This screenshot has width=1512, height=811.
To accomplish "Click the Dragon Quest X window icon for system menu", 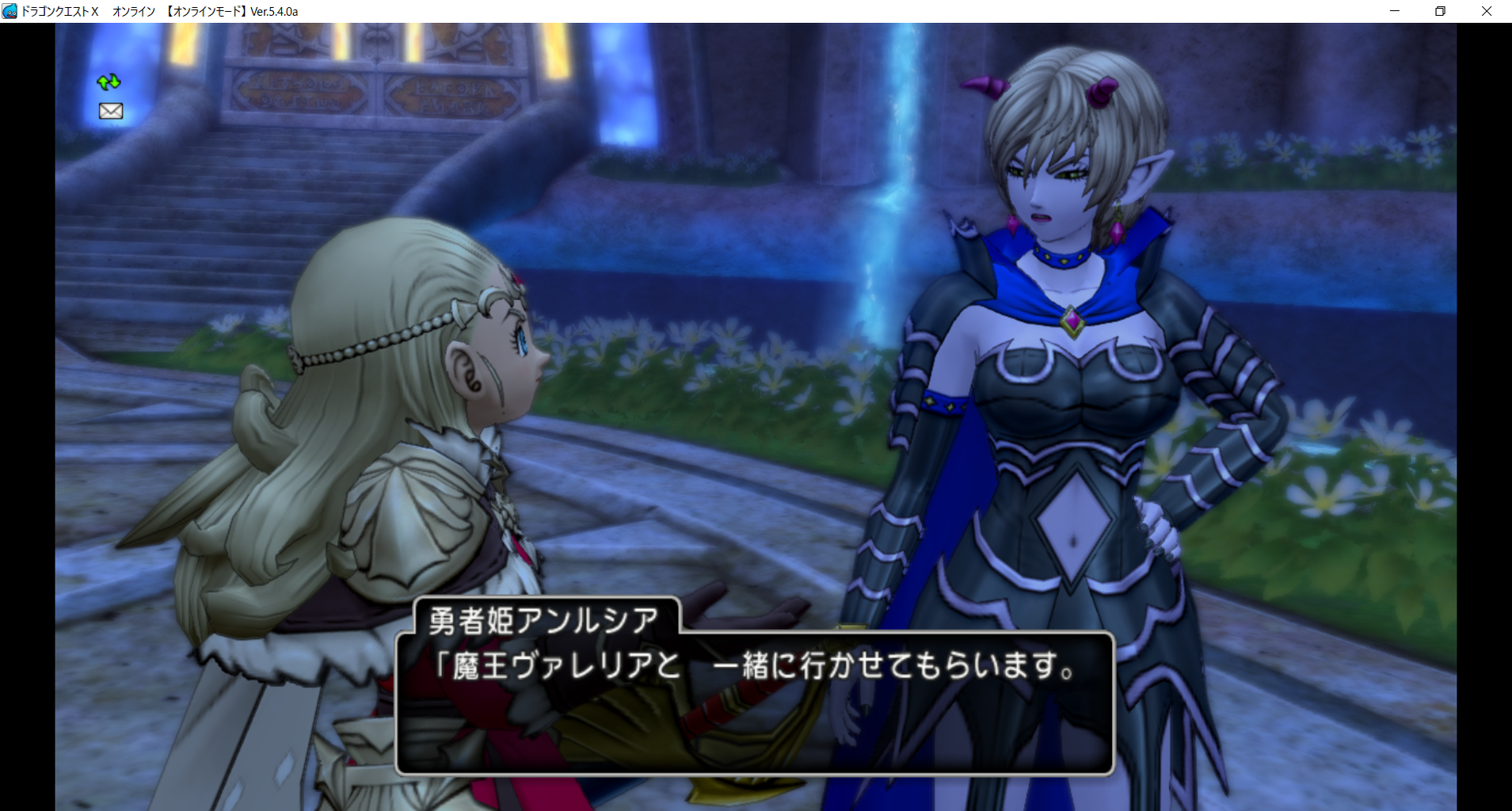I will tap(10, 11).
